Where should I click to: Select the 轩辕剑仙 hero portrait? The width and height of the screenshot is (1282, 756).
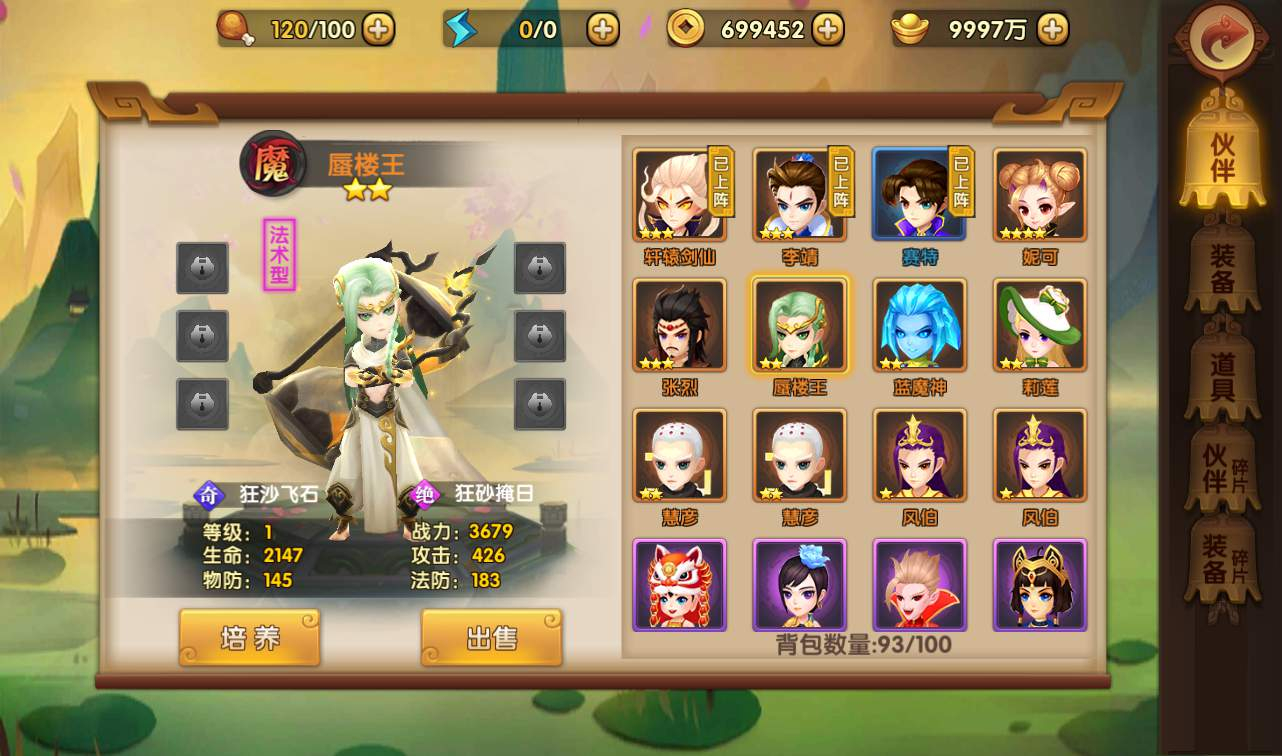click(x=679, y=195)
